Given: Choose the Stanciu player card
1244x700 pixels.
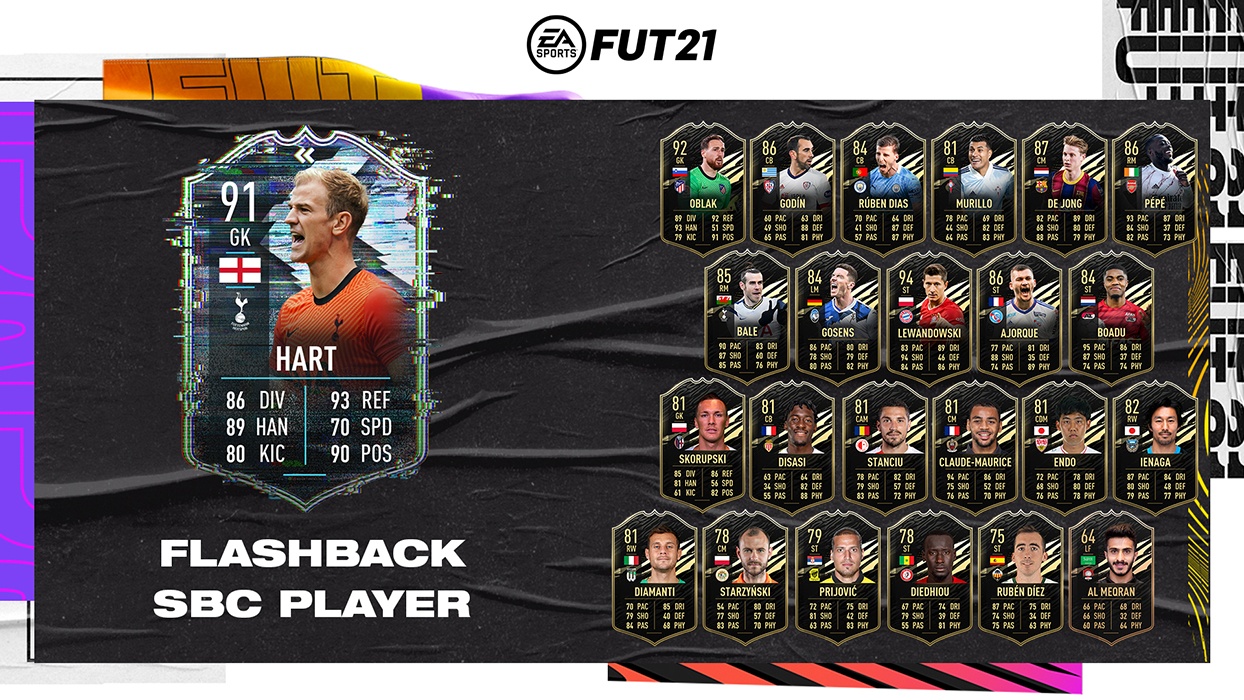Looking at the screenshot, I should (882, 447).
